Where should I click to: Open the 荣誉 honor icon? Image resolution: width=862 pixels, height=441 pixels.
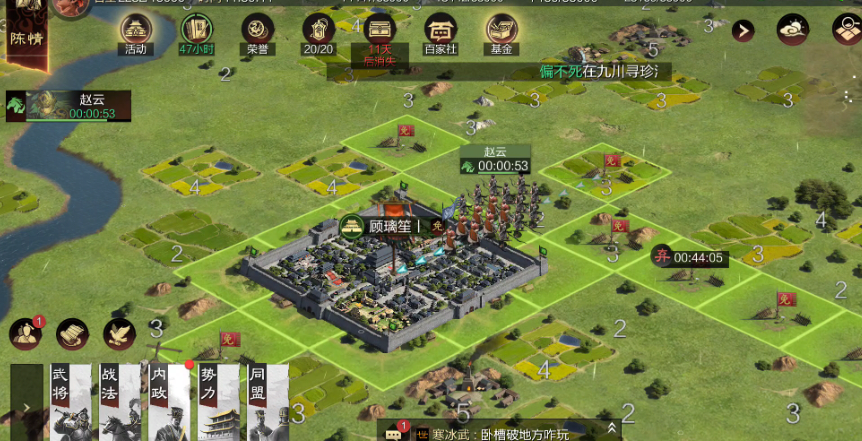pyautogui.click(x=258, y=31)
